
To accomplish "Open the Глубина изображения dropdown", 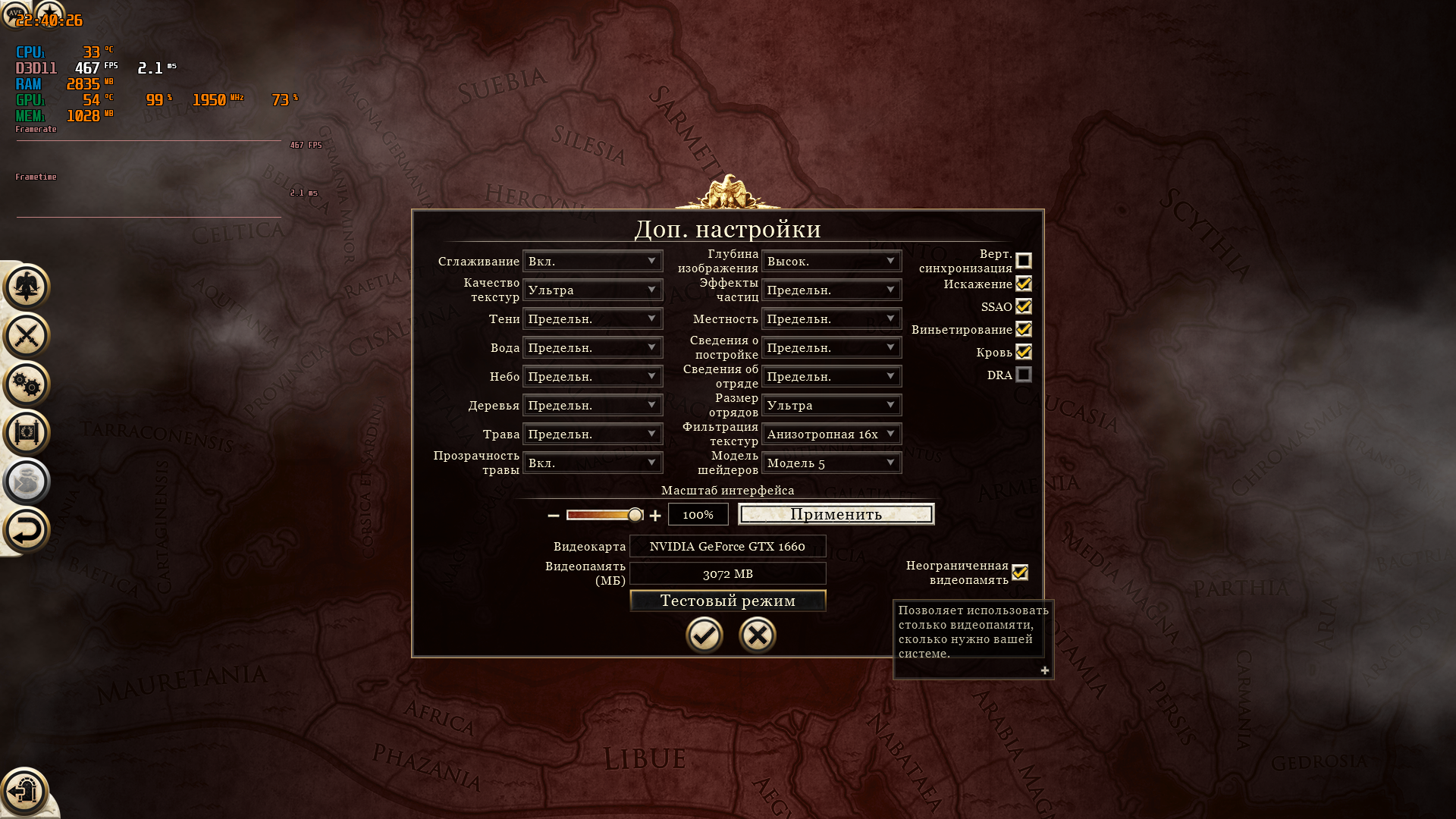I will click(x=831, y=261).
